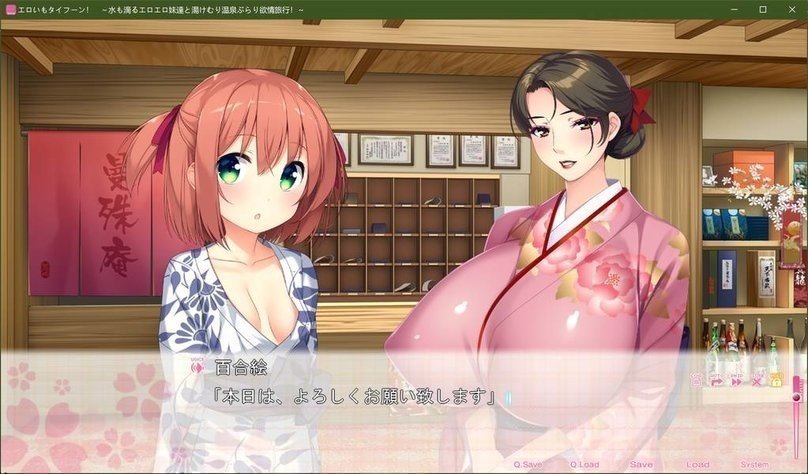
Task: Hide the message window with the X icon
Action: (x=756, y=381)
